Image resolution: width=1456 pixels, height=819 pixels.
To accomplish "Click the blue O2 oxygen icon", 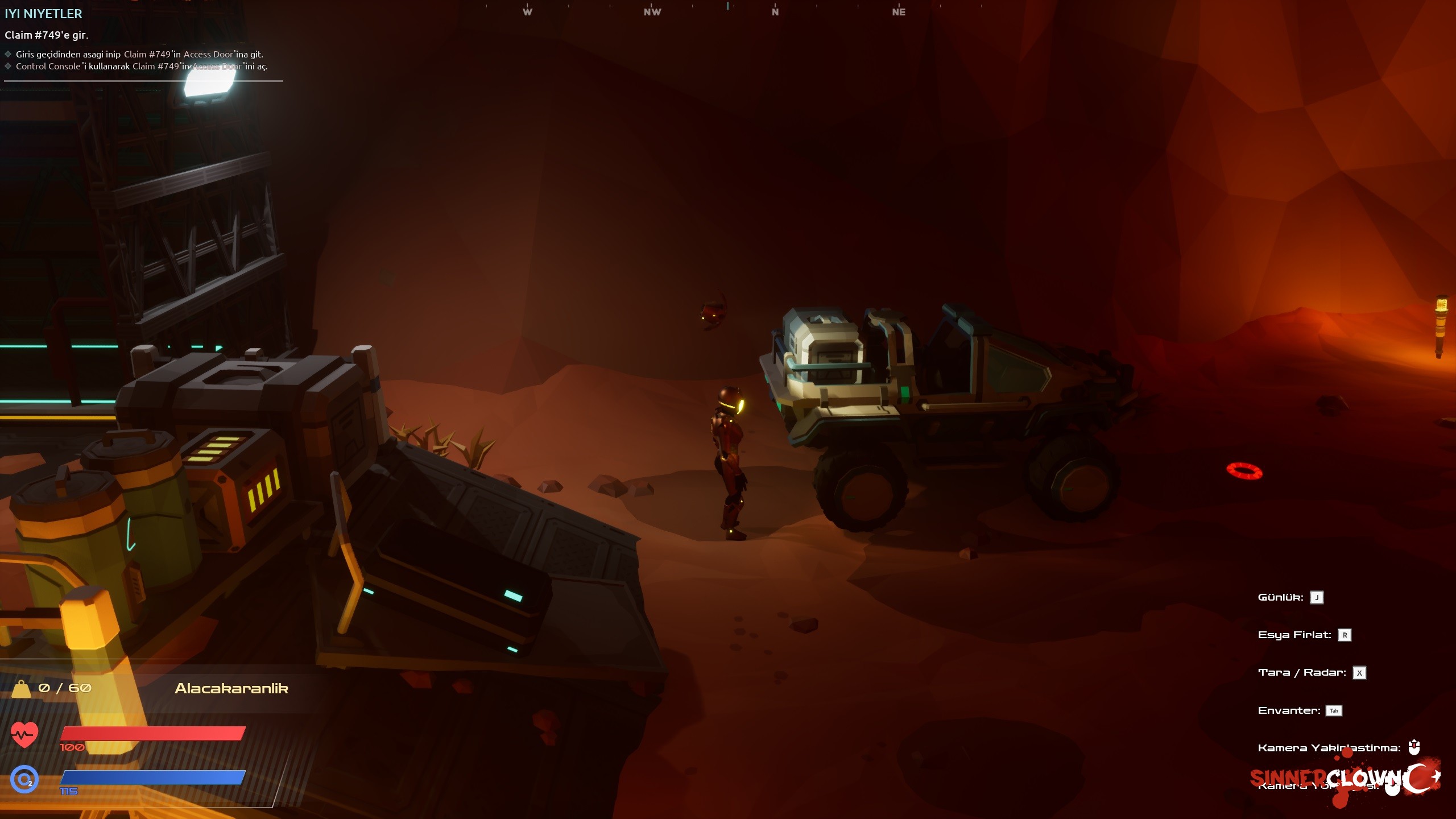I will point(24,779).
